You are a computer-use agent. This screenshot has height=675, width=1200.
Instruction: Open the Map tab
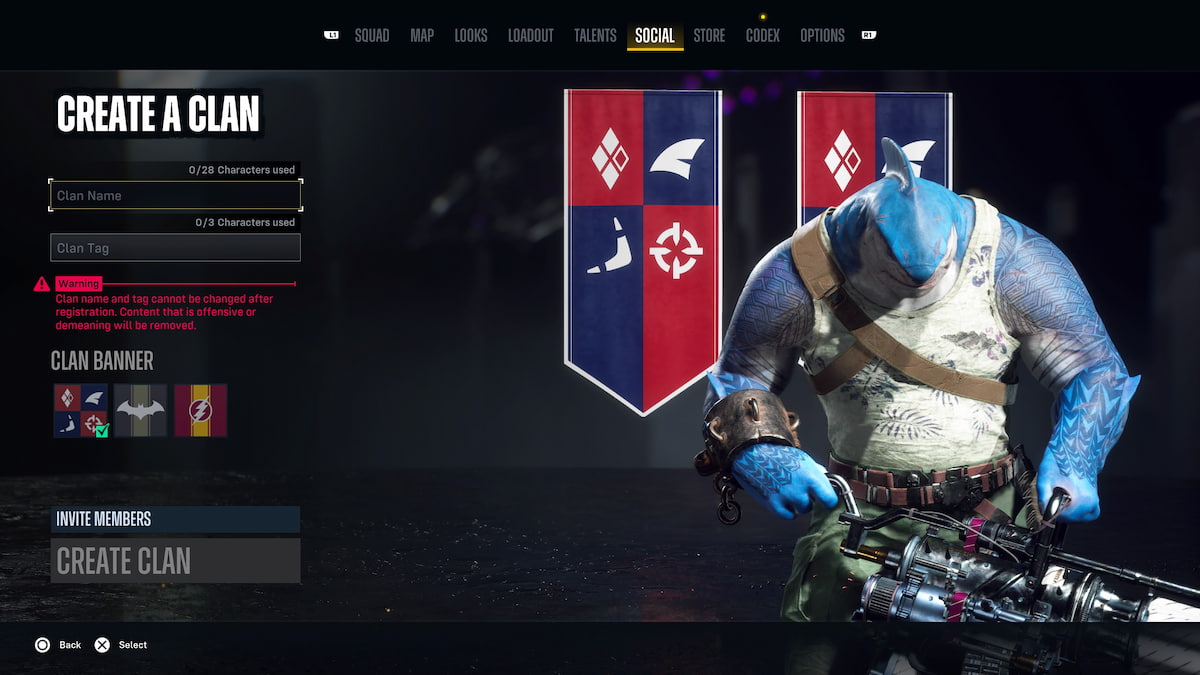point(422,36)
